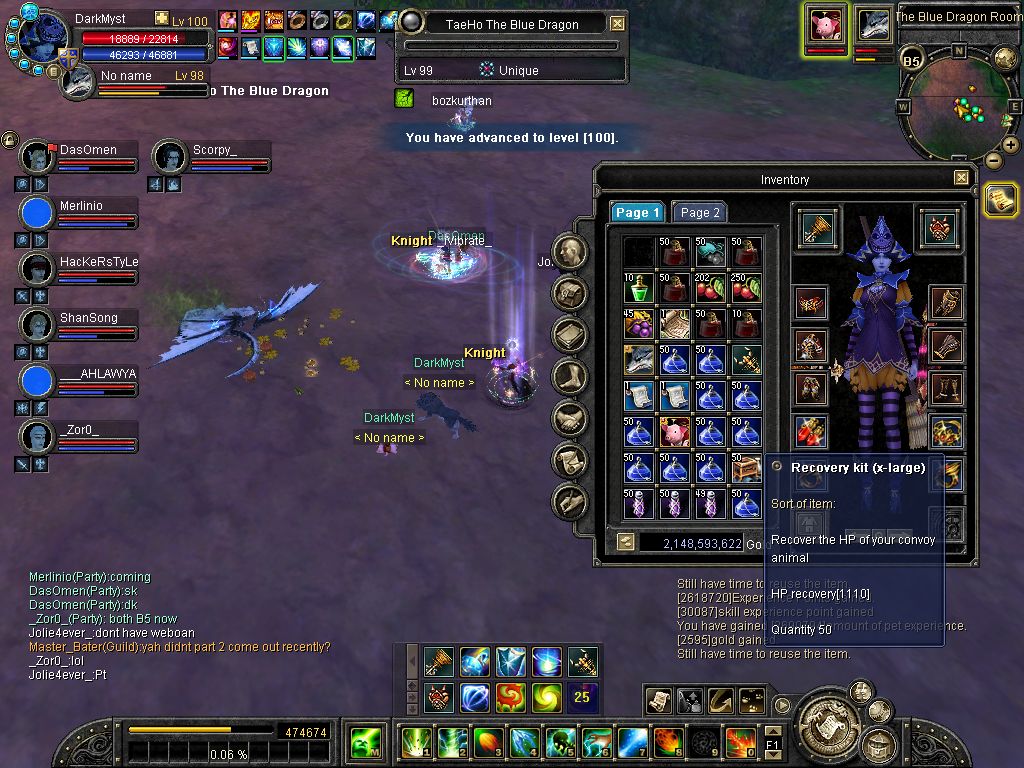
Task: Pick the pink pig item in inventory
Action: click(674, 432)
